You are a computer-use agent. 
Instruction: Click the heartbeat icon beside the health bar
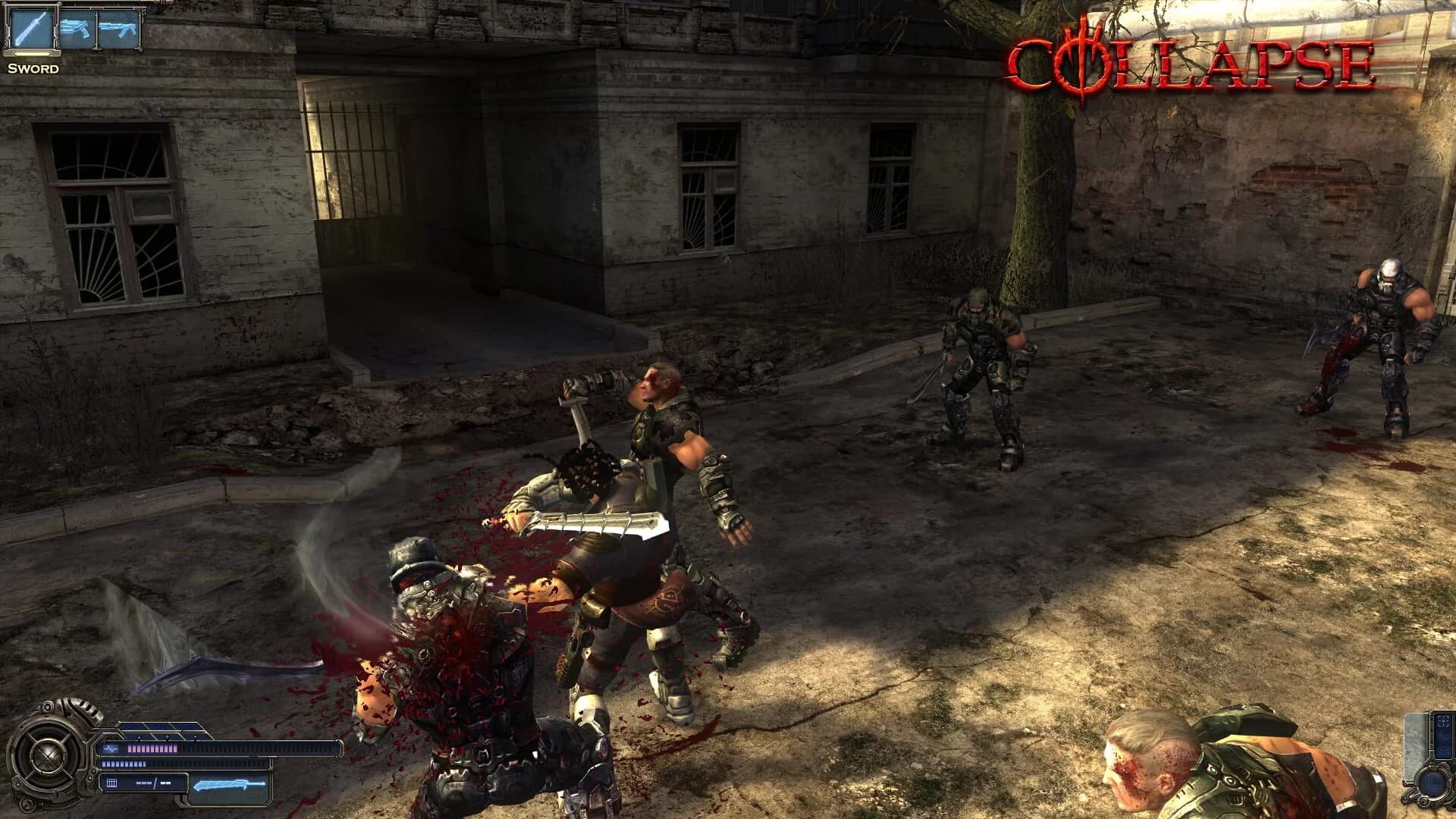coord(111,748)
